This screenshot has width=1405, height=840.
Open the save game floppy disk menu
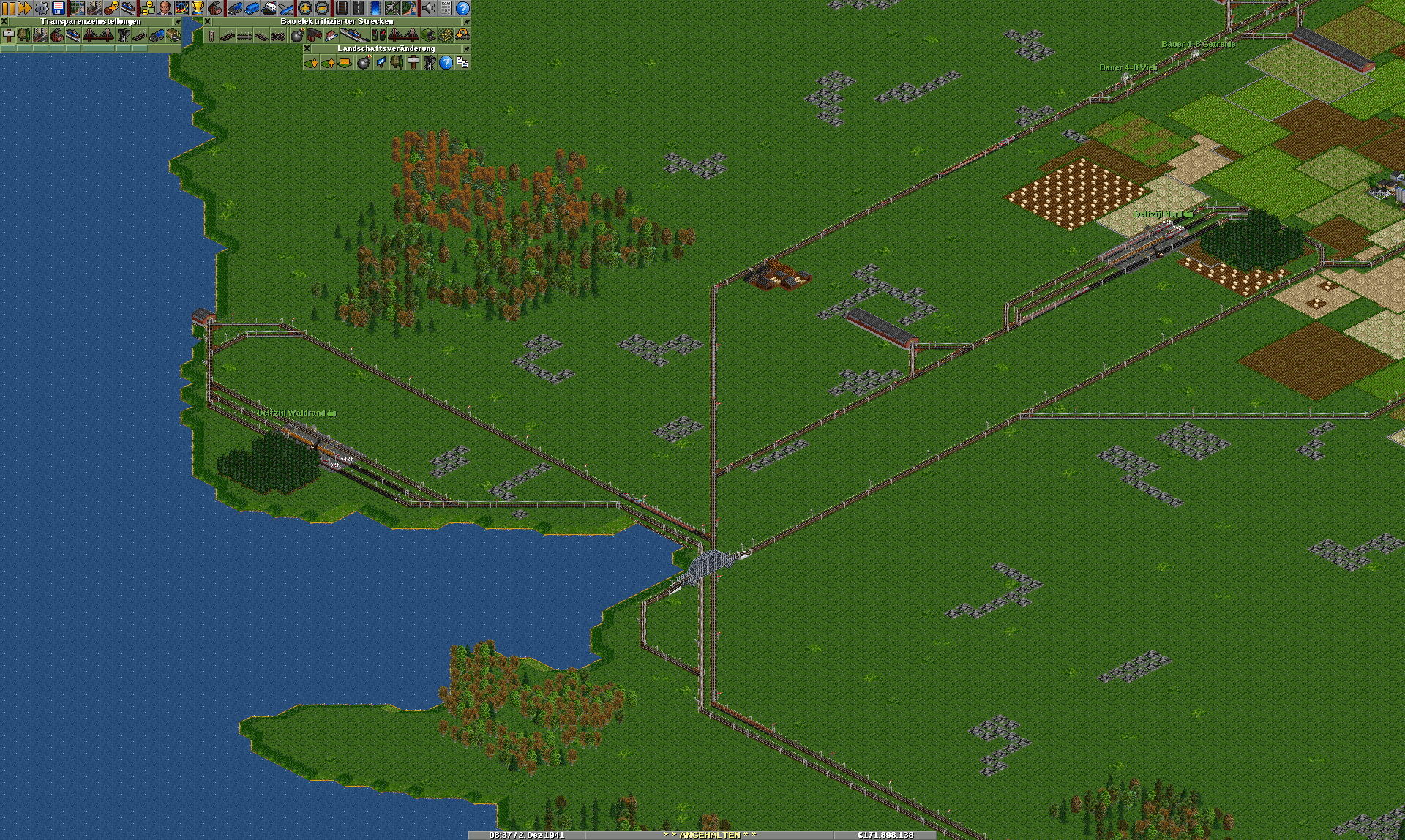tap(59, 8)
